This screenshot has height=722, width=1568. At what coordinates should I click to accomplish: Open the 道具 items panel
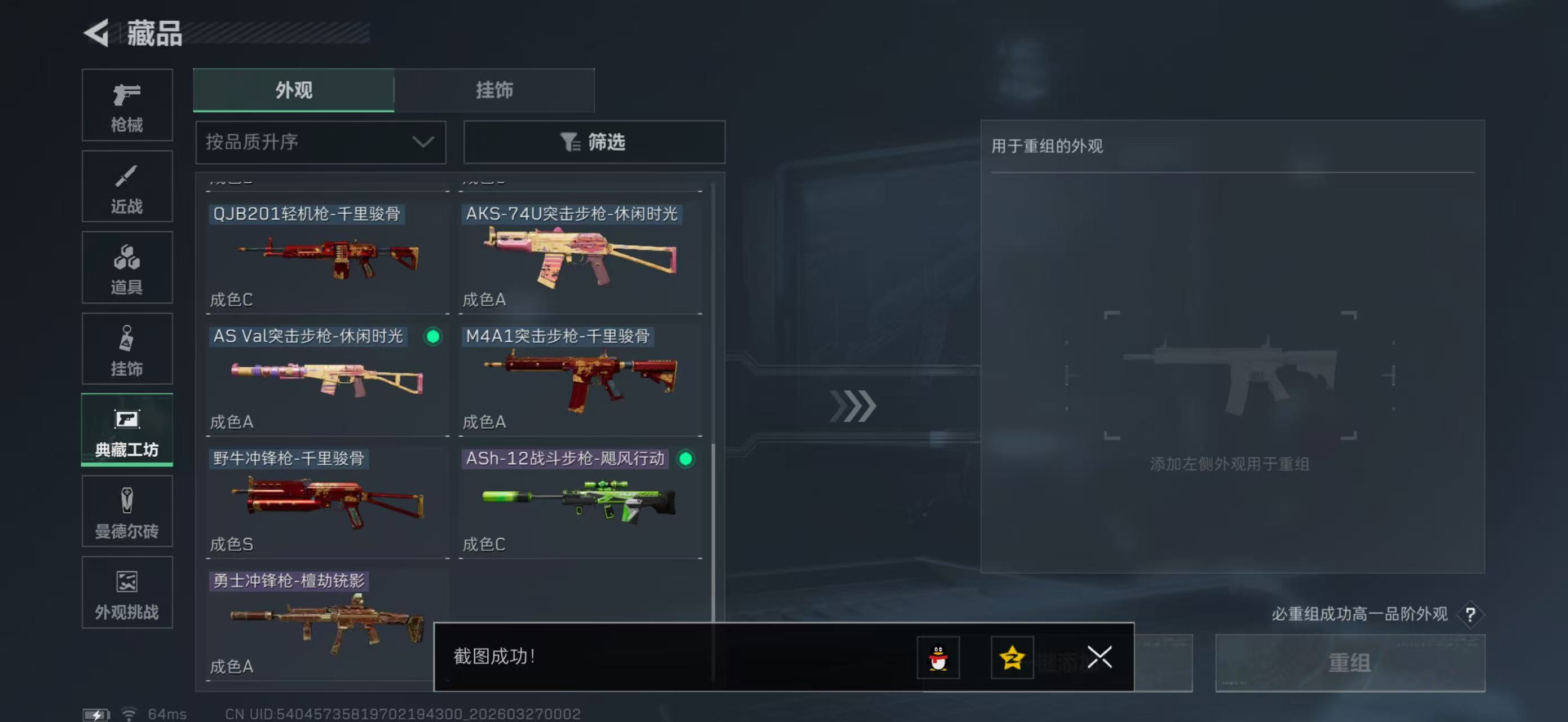[x=126, y=268]
